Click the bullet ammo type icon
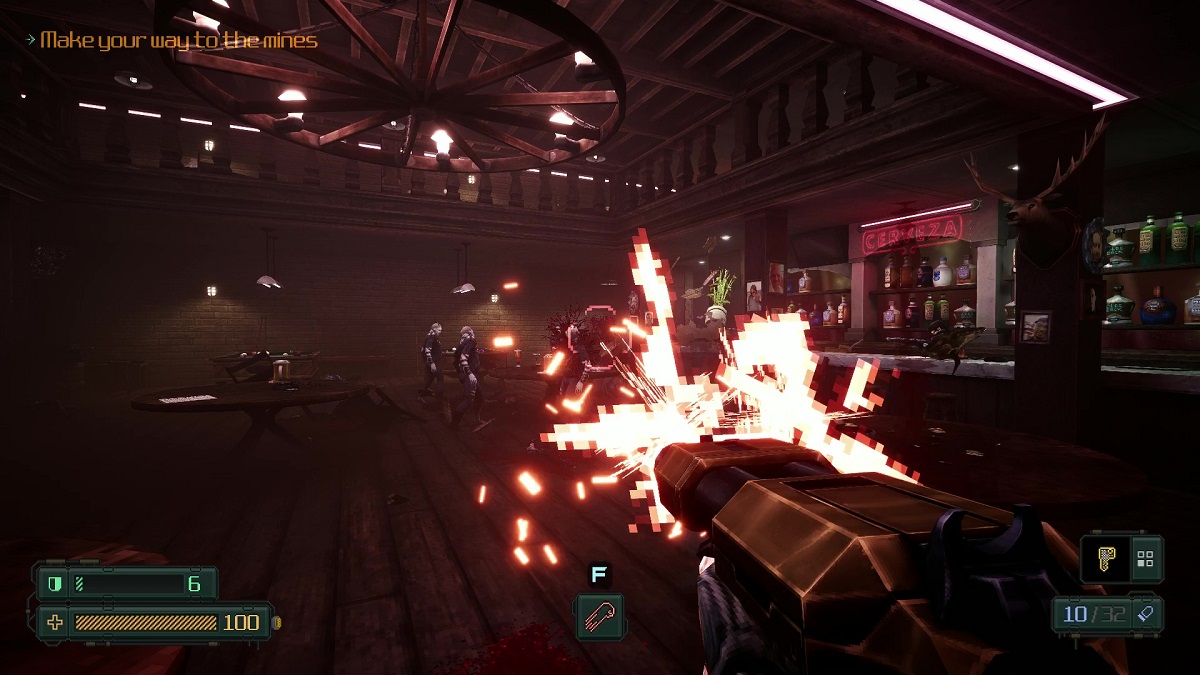This screenshot has height=675, width=1200. pyautogui.click(x=1144, y=614)
